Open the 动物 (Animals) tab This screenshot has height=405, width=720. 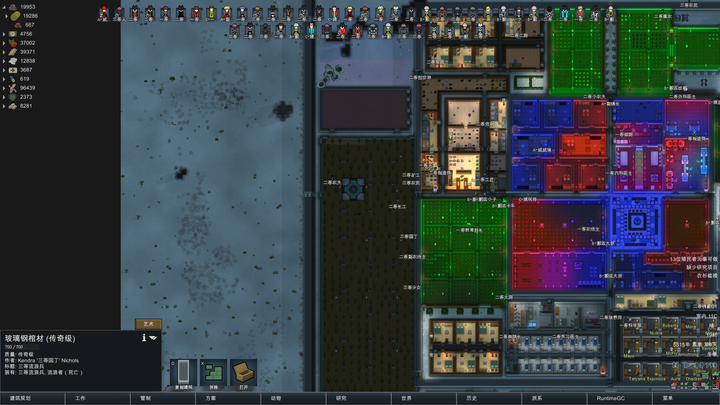pos(276,398)
